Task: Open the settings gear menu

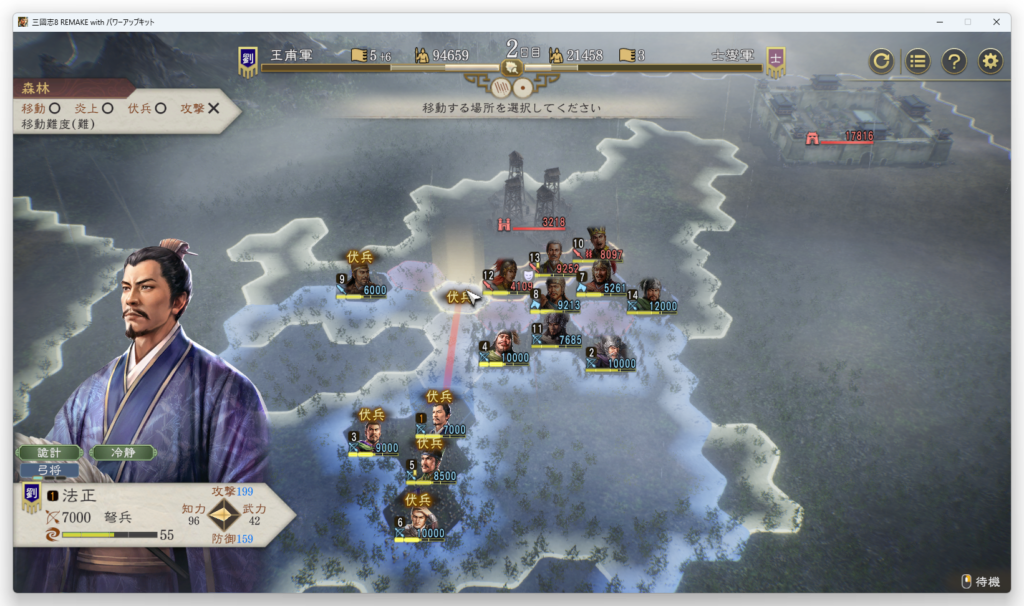Action: [x=990, y=61]
